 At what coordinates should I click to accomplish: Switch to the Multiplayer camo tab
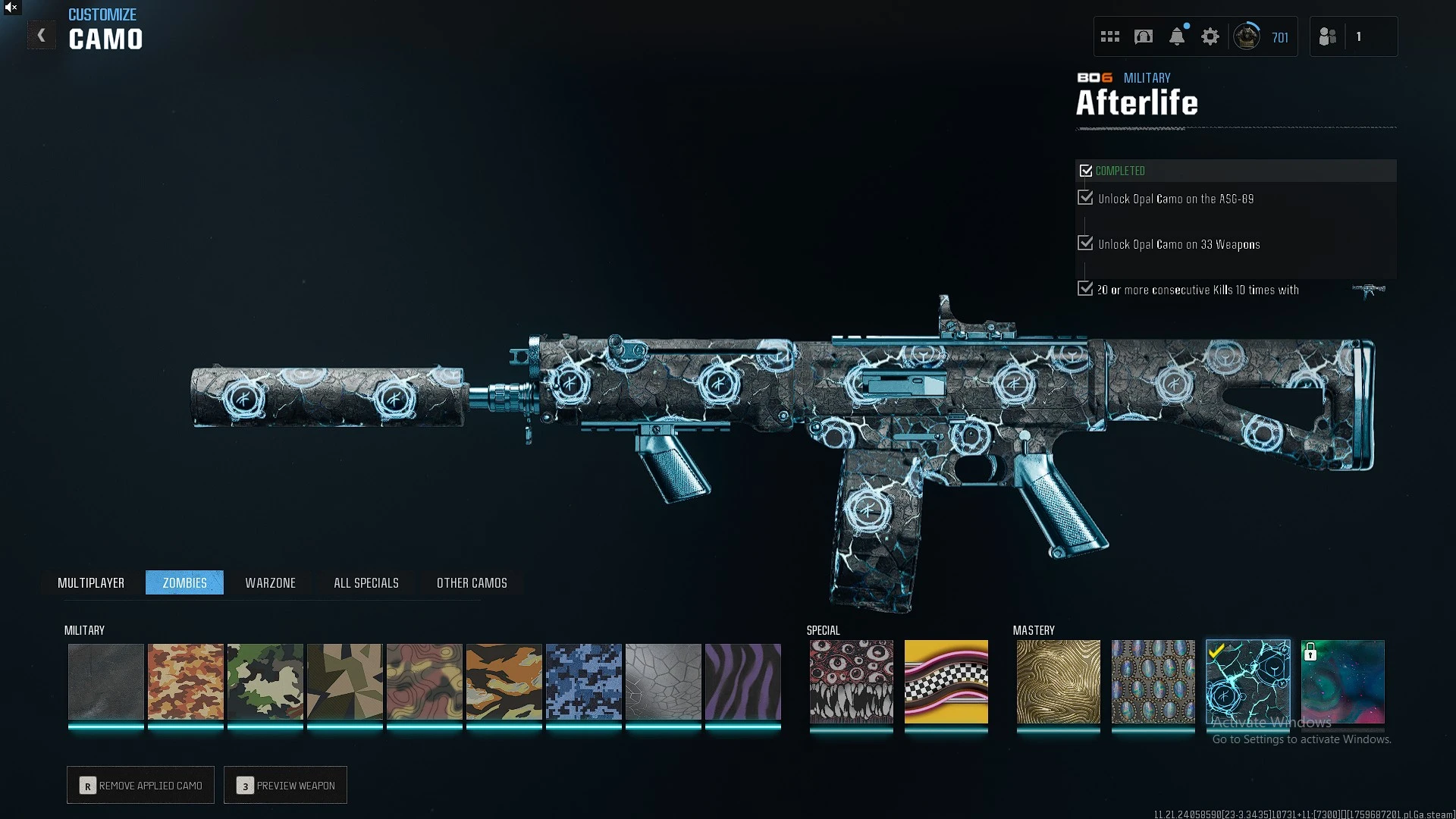(91, 582)
